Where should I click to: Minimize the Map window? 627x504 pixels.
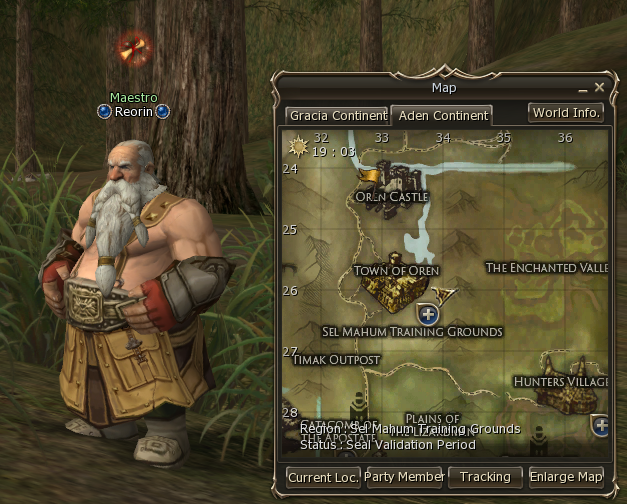pyautogui.click(x=583, y=88)
